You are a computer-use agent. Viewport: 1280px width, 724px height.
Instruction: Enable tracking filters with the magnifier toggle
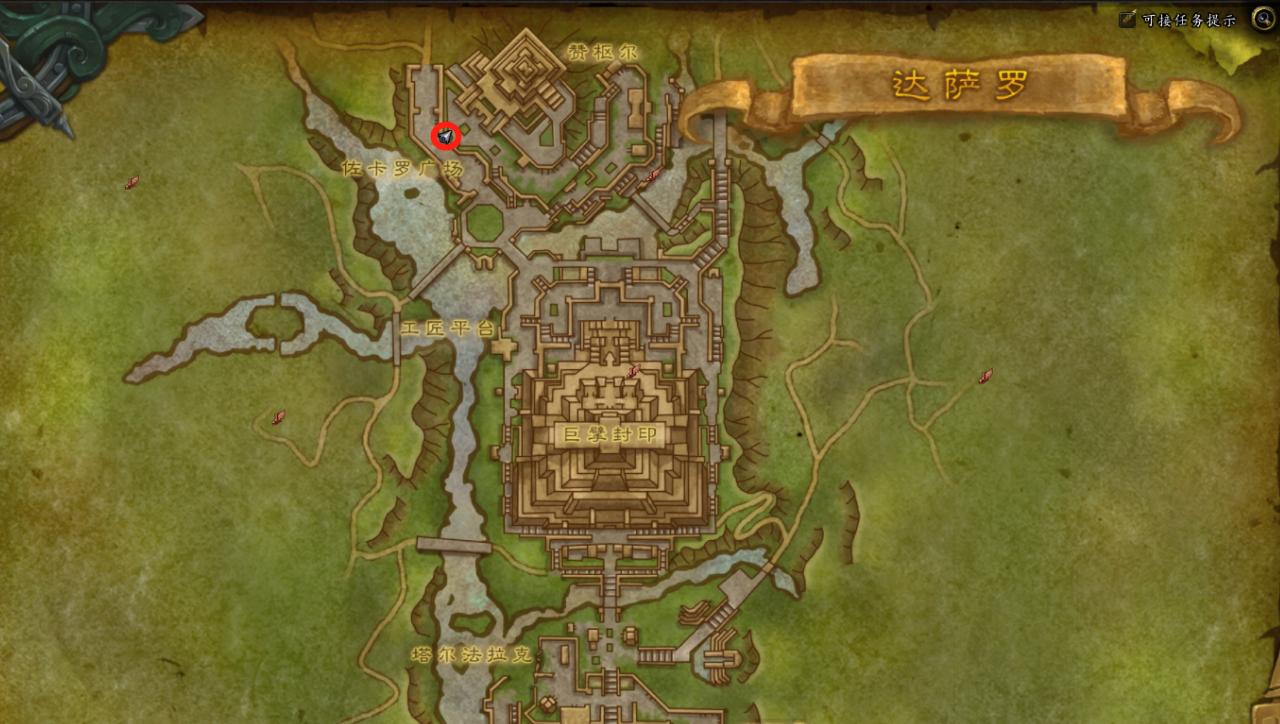1263,18
